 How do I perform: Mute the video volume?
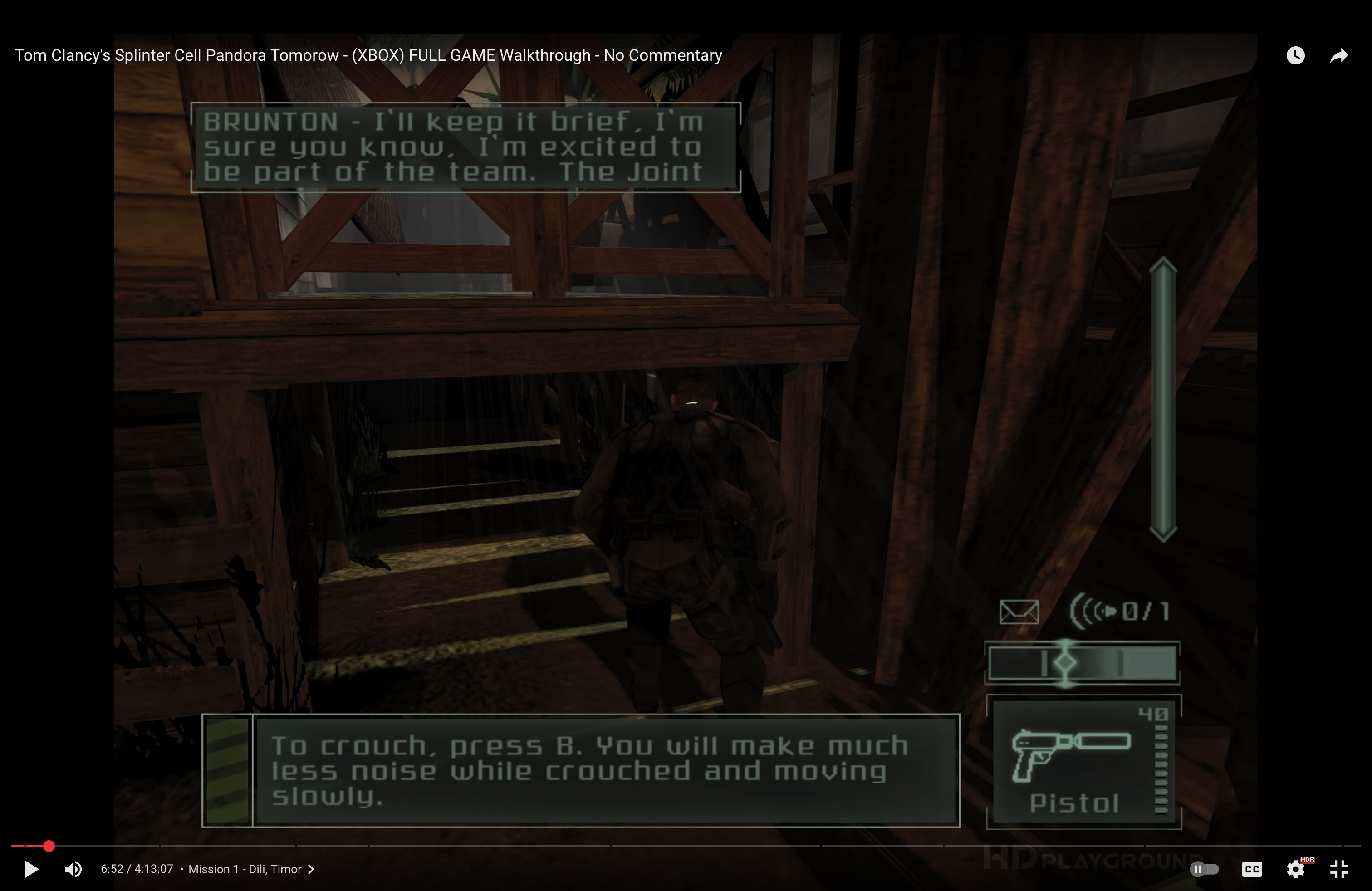click(73, 869)
